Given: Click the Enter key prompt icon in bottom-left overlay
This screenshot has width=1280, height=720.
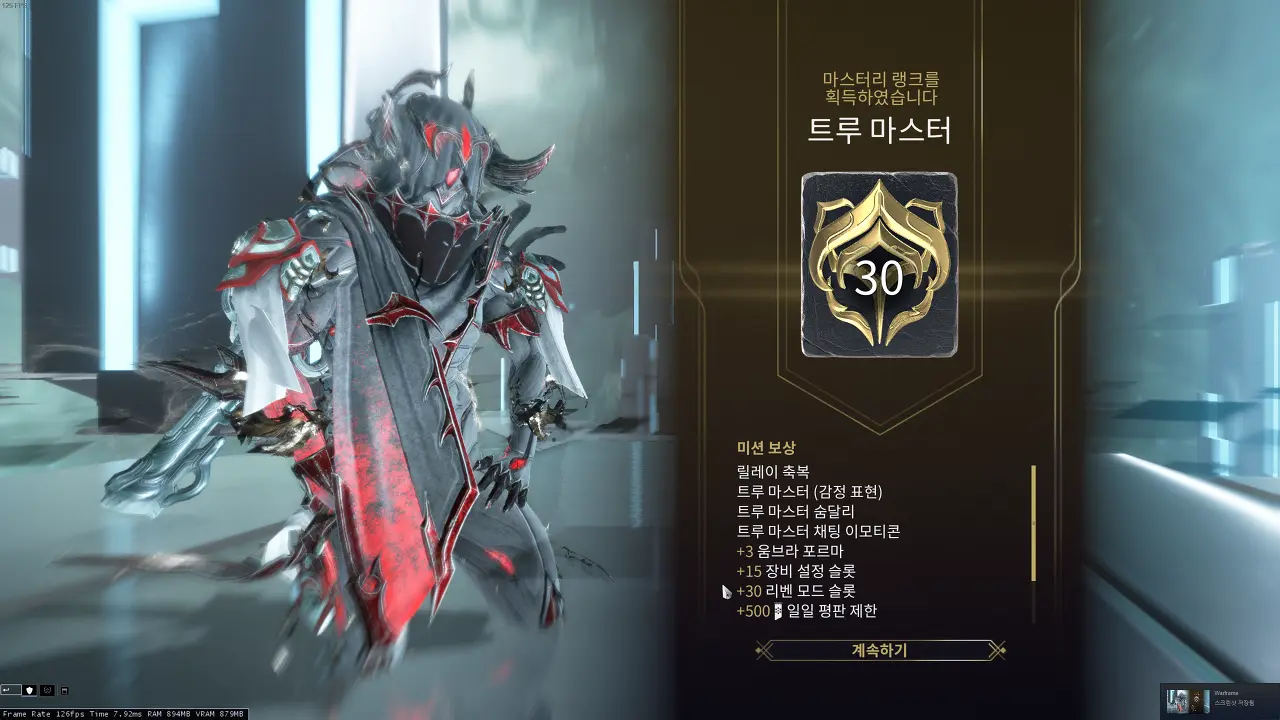Looking at the screenshot, I should point(11,691).
